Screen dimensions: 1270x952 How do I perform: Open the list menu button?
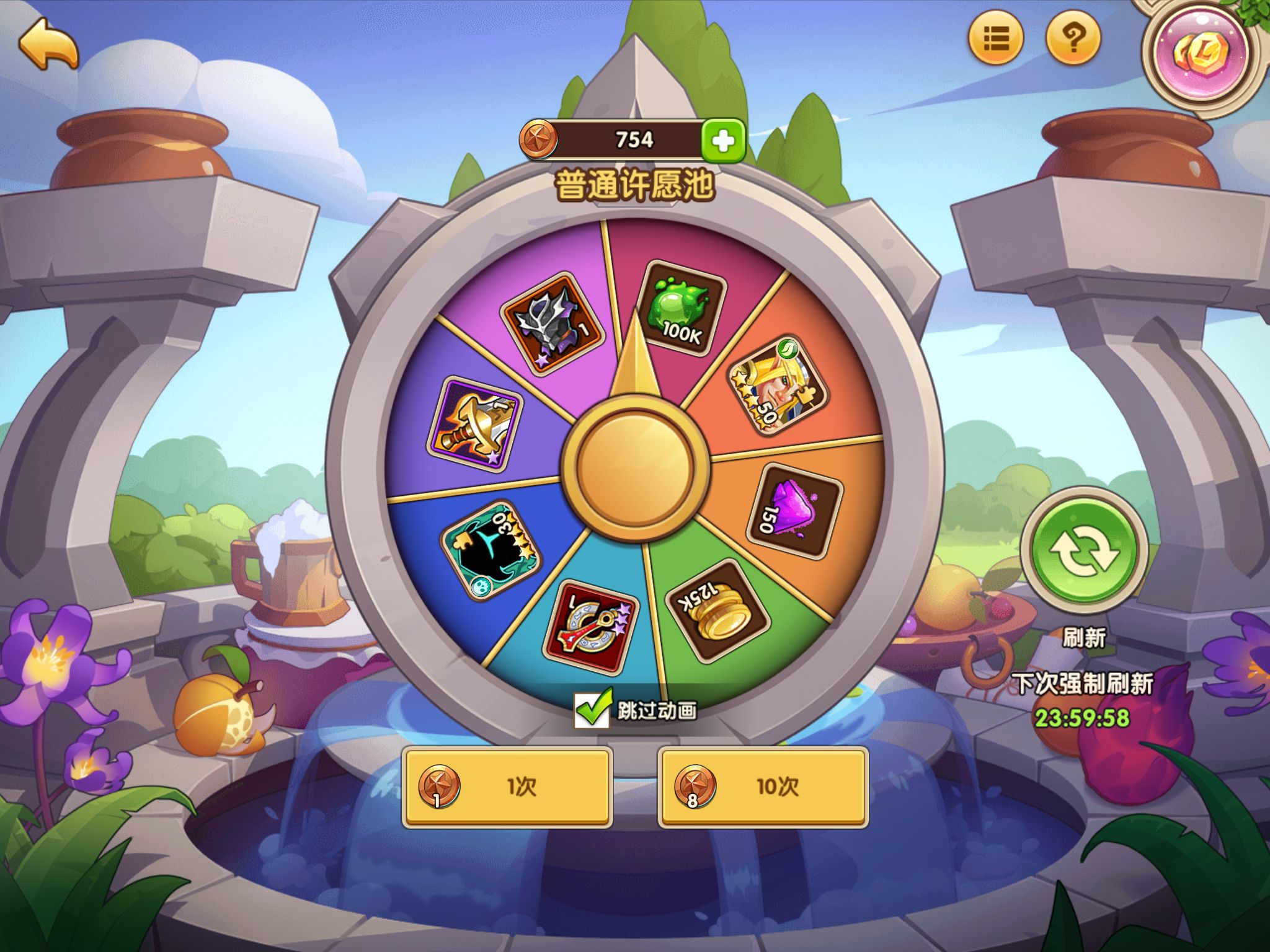click(996, 38)
